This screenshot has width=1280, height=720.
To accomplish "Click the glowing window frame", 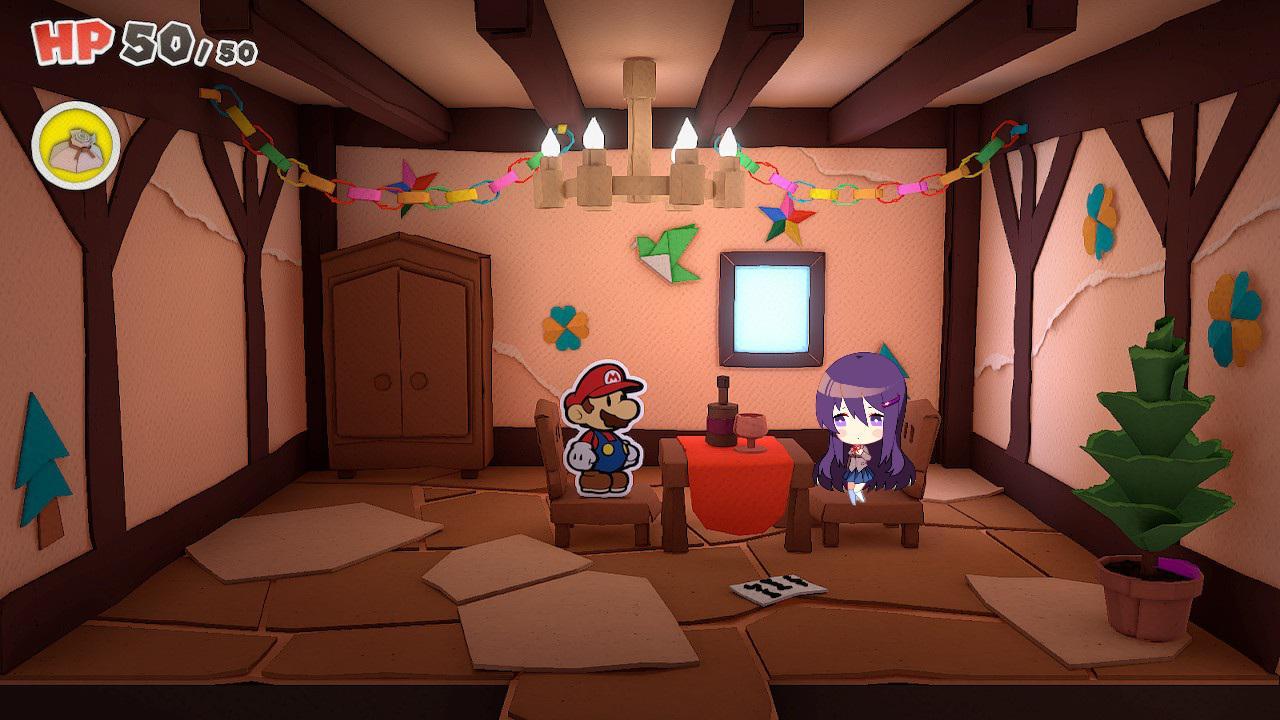I will (772, 310).
